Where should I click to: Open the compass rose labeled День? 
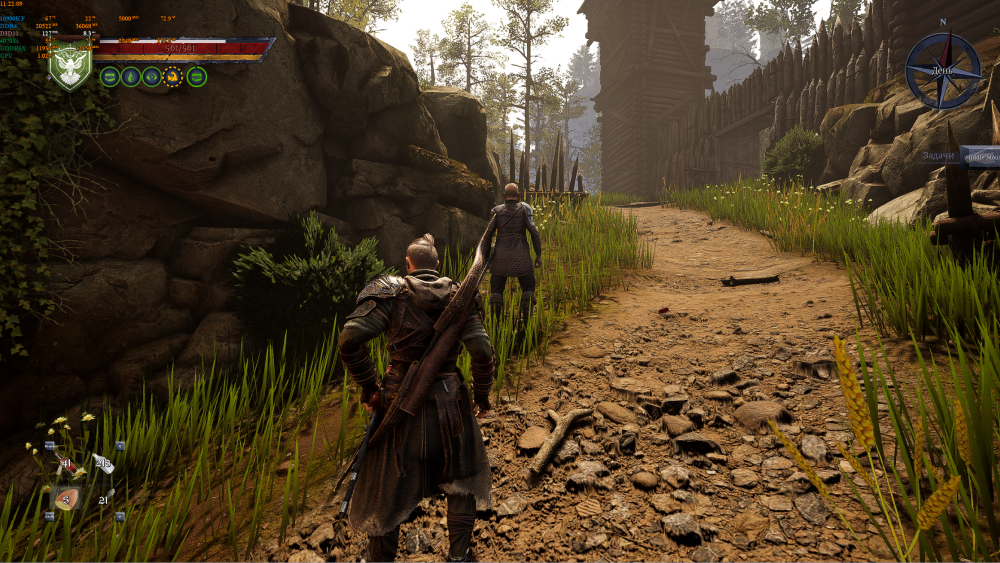943,70
